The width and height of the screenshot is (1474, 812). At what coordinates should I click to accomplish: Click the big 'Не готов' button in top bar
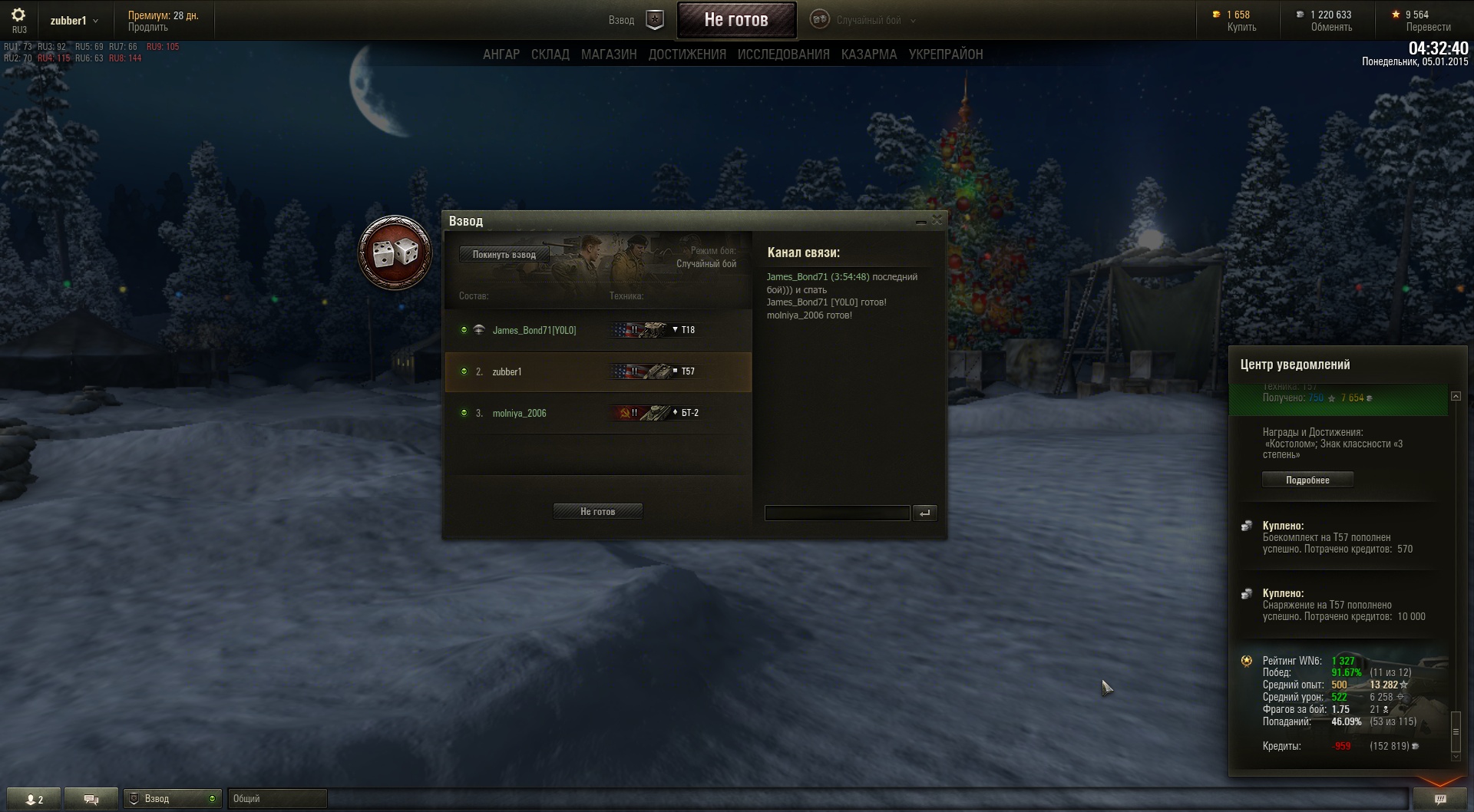[x=736, y=20]
